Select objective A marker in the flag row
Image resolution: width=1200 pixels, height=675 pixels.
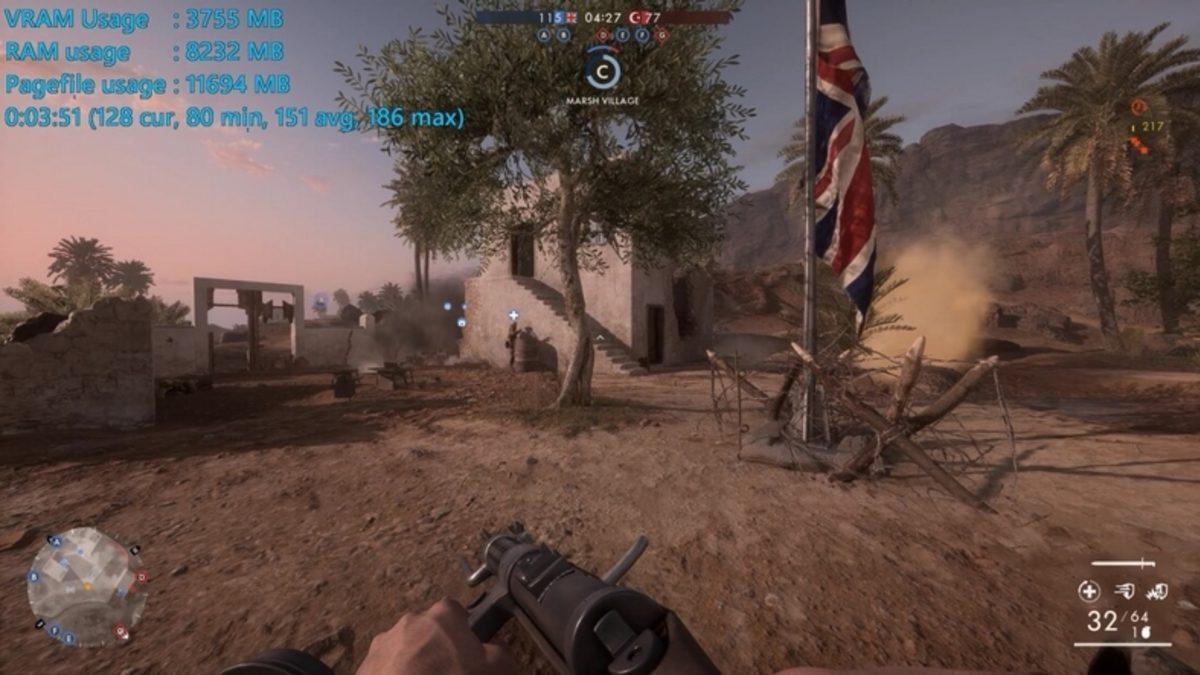coord(544,34)
